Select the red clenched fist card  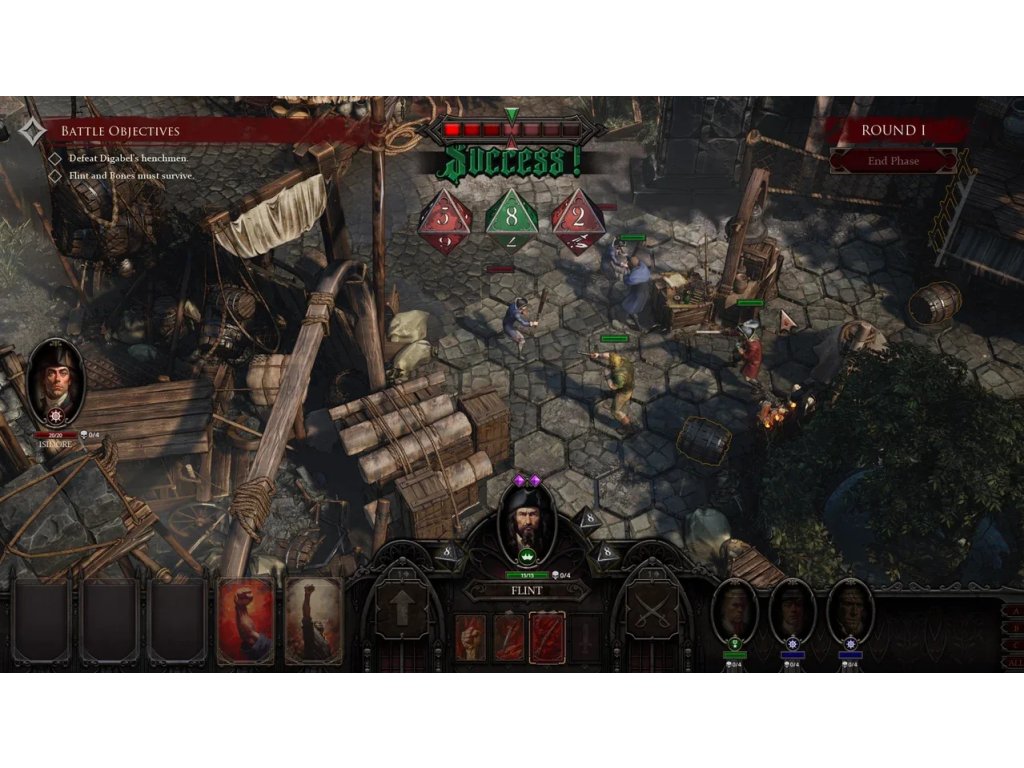coord(245,620)
